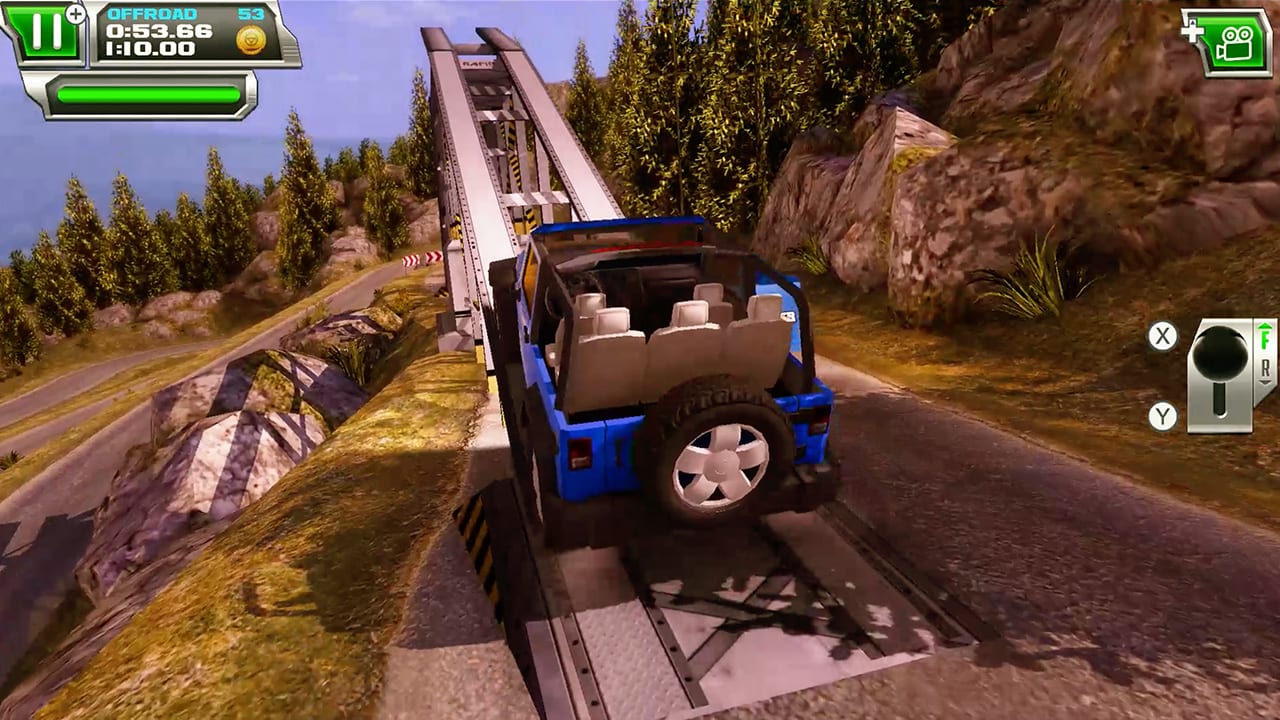Switch the transmission to R reverse

click(x=1266, y=369)
